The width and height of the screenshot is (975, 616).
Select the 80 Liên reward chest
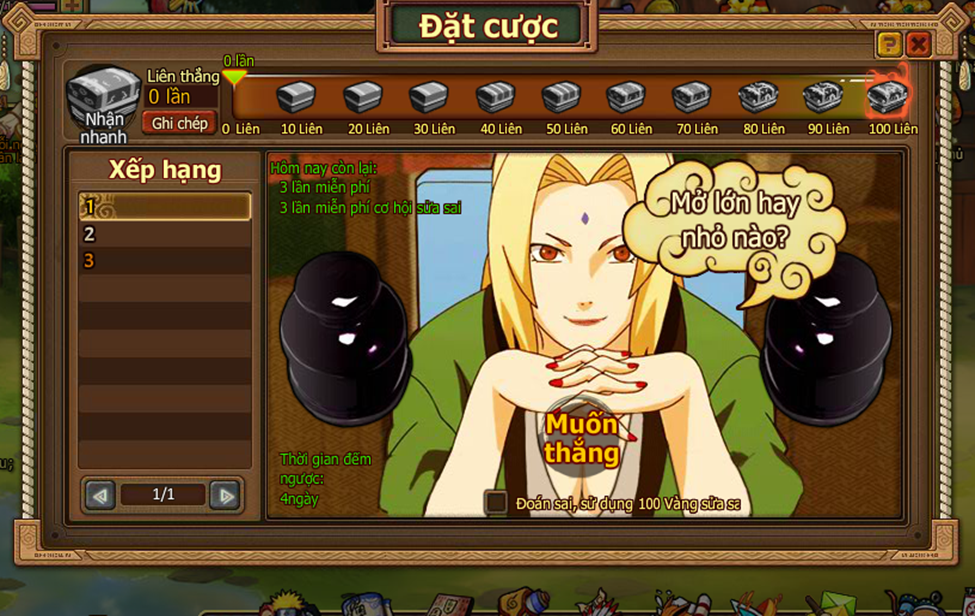point(758,98)
